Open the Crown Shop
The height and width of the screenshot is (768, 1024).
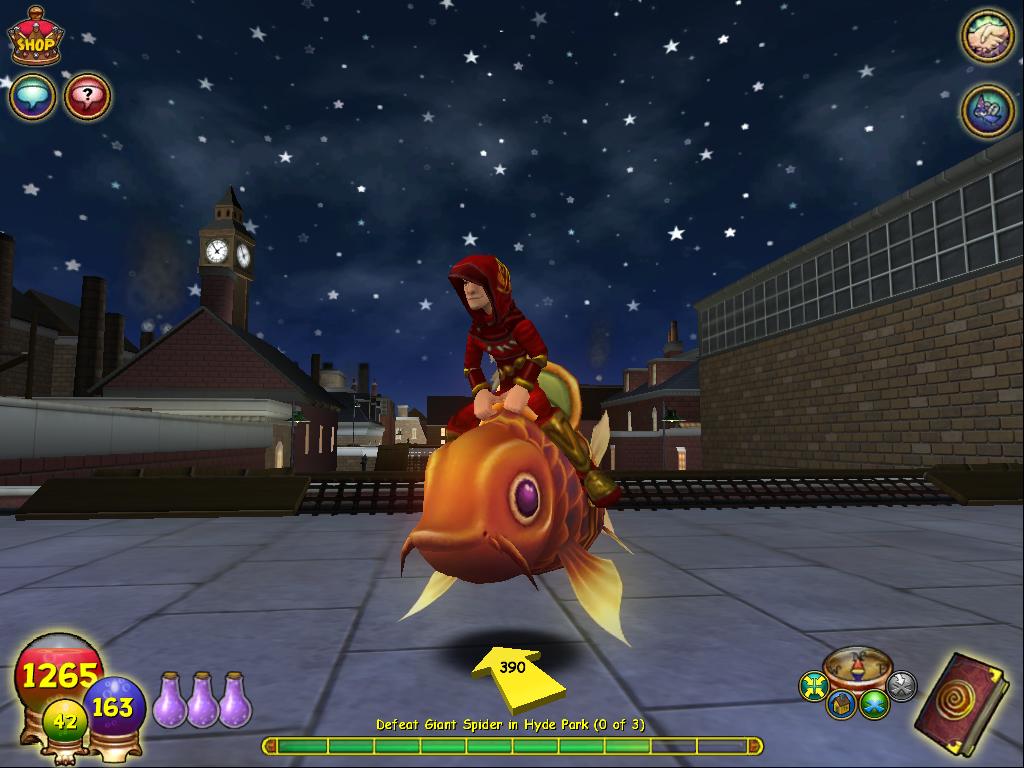[35, 38]
